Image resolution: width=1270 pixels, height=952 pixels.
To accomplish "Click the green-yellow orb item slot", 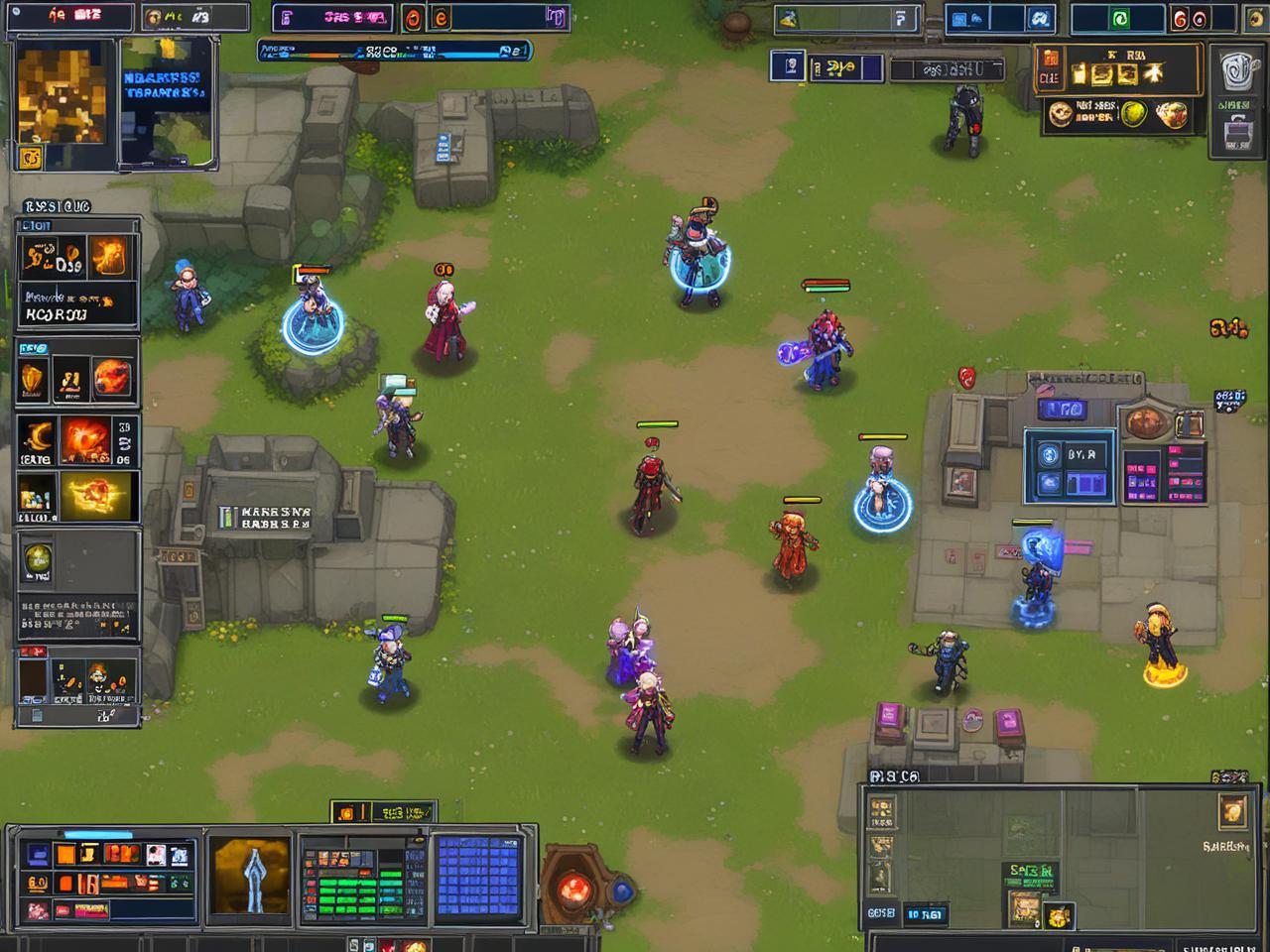I will click(38, 560).
